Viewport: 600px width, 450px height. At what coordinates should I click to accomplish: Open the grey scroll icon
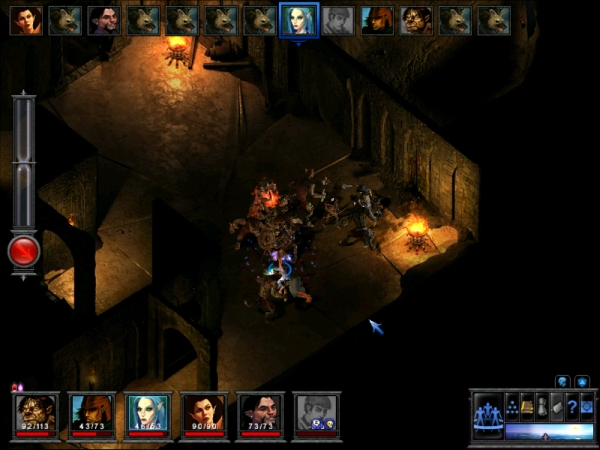pos(557,406)
